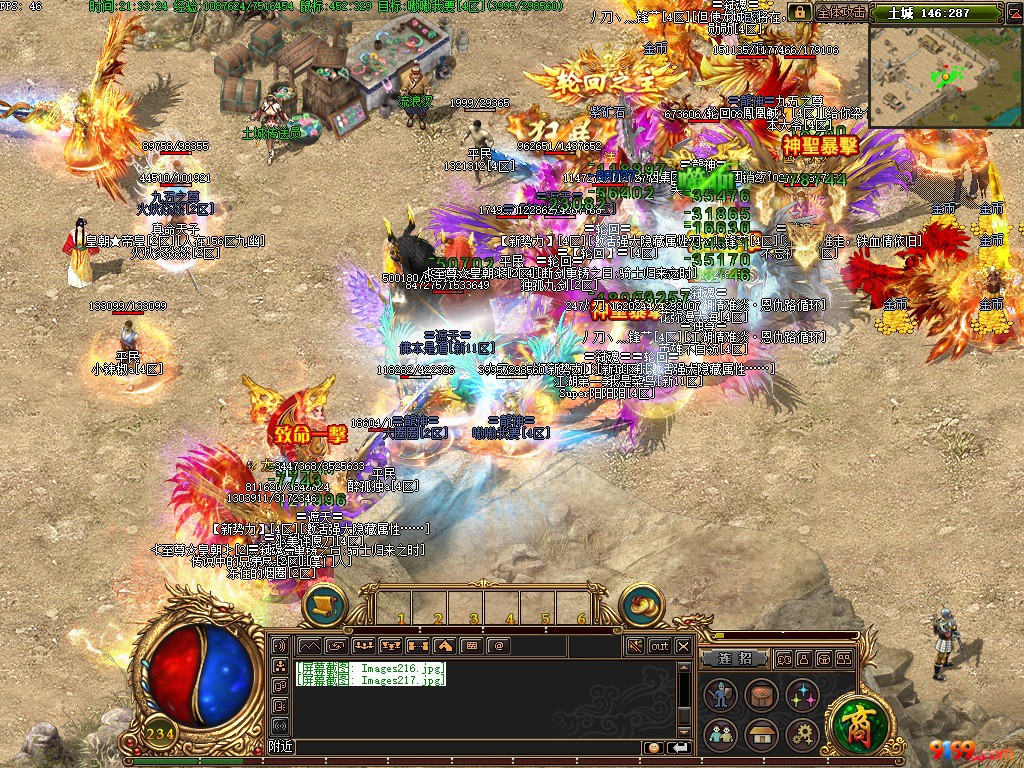Viewport: 1024px width, 768px height.
Task: Open the emoji smiley picker
Action: coord(653,747)
